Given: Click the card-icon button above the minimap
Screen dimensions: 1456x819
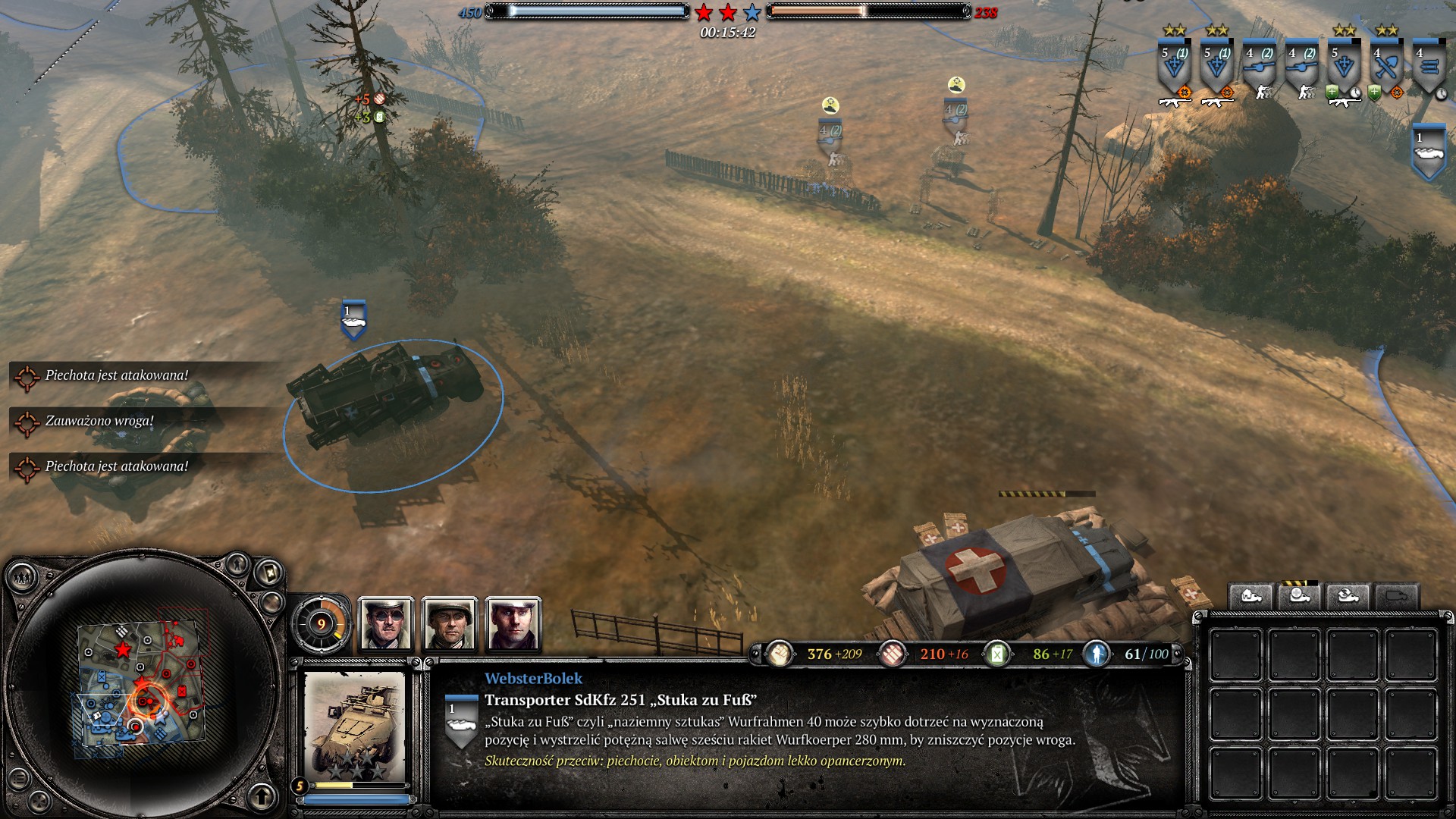Looking at the screenshot, I should click(270, 573).
